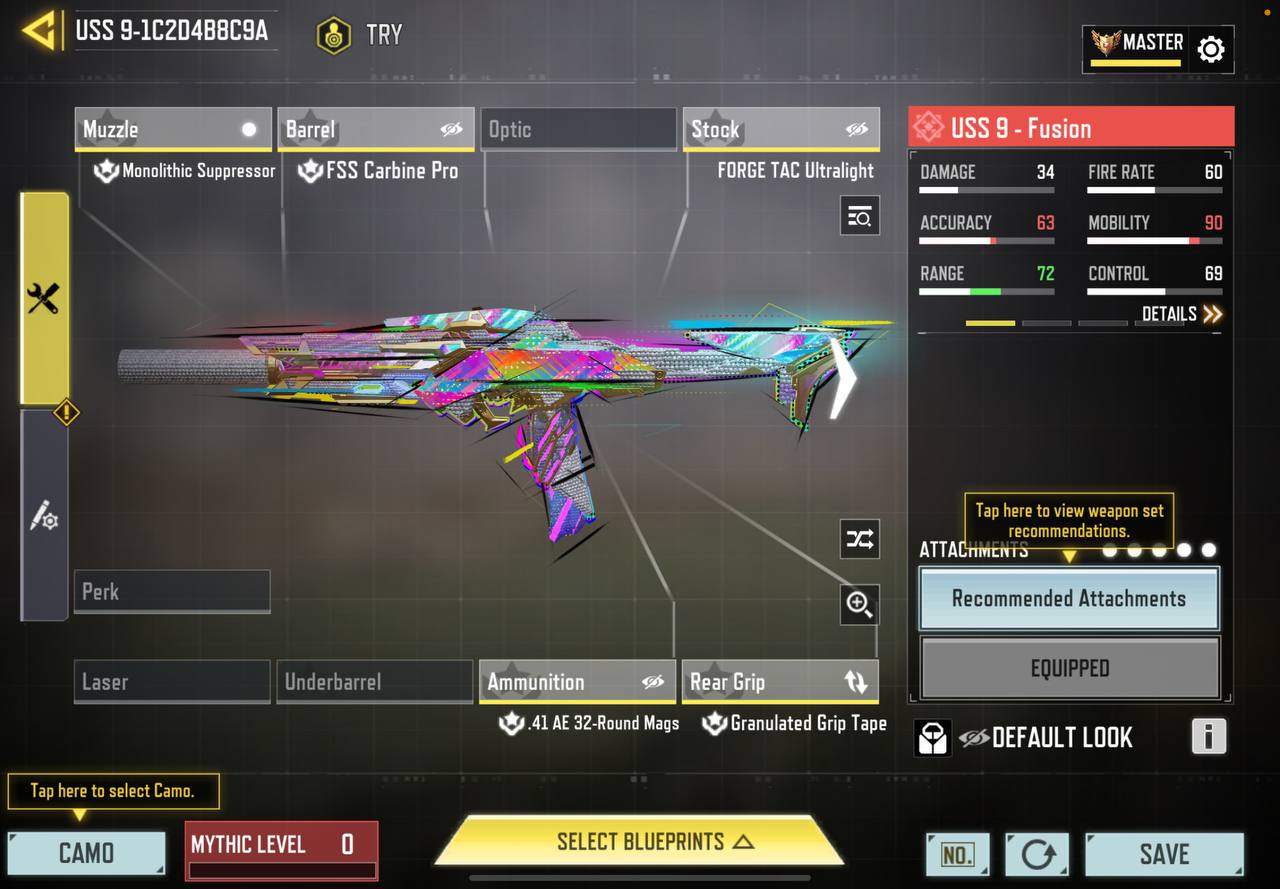This screenshot has width=1280, height=889.
Task: Reset attachments with the circular arrow
Action: (x=1037, y=854)
